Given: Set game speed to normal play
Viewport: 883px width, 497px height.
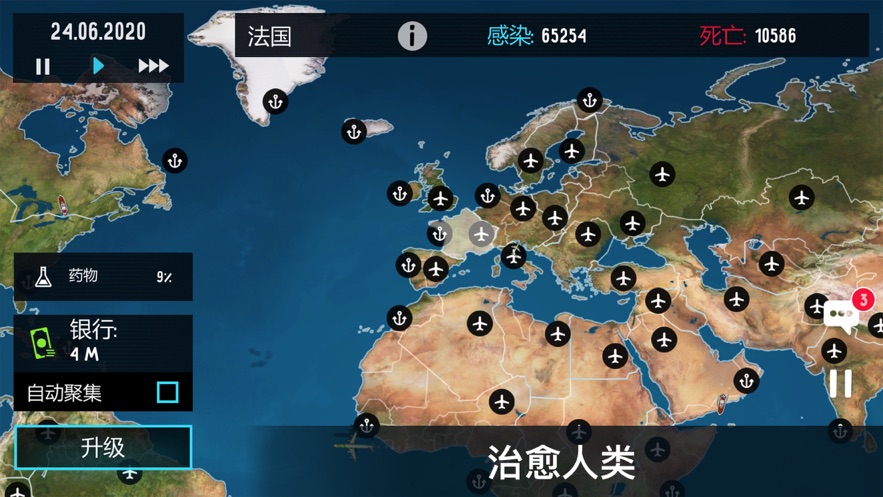Looking at the screenshot, I should click(x=98, y=66).
